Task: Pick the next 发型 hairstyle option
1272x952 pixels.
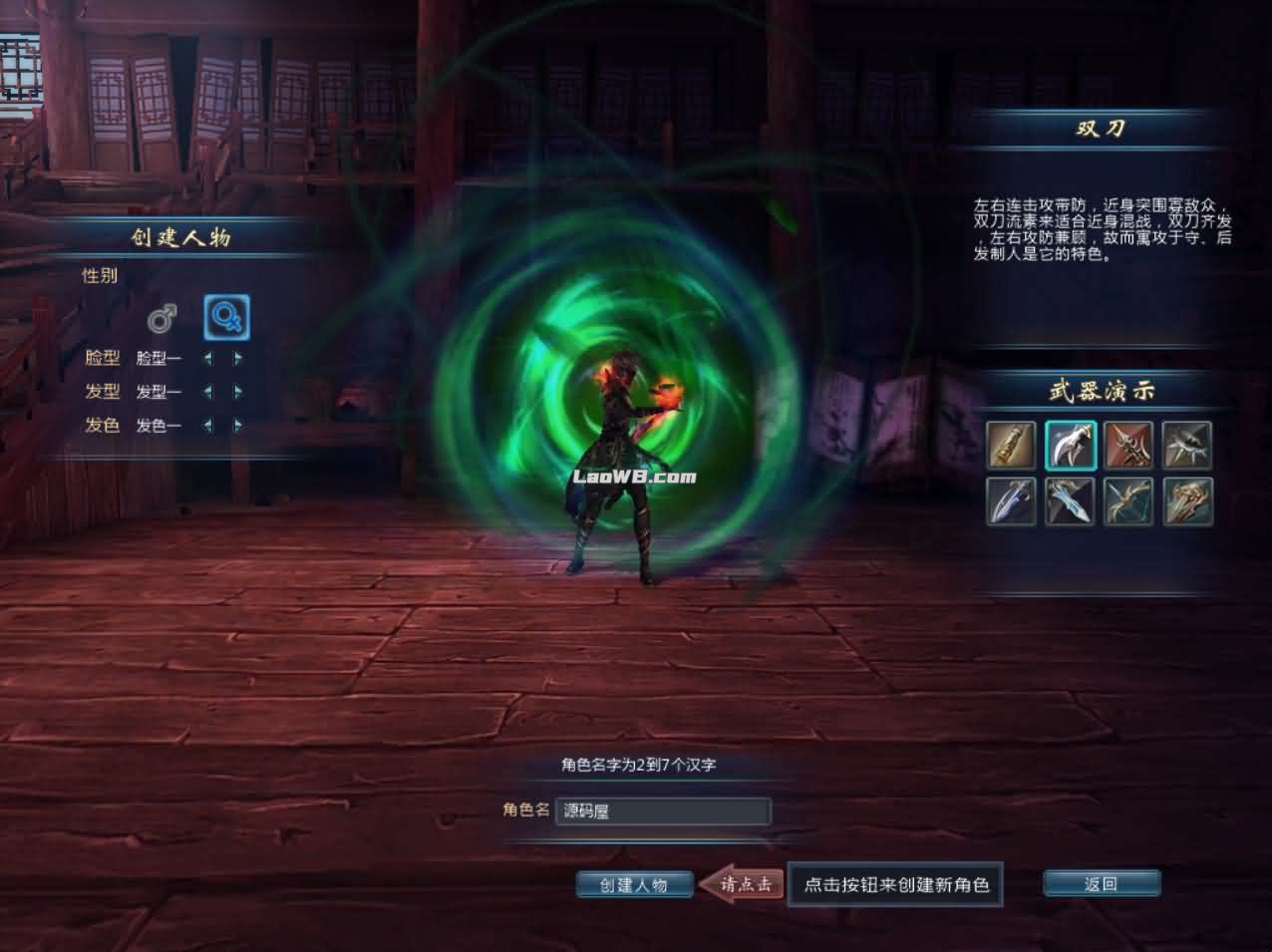Action: pos(238,392)
